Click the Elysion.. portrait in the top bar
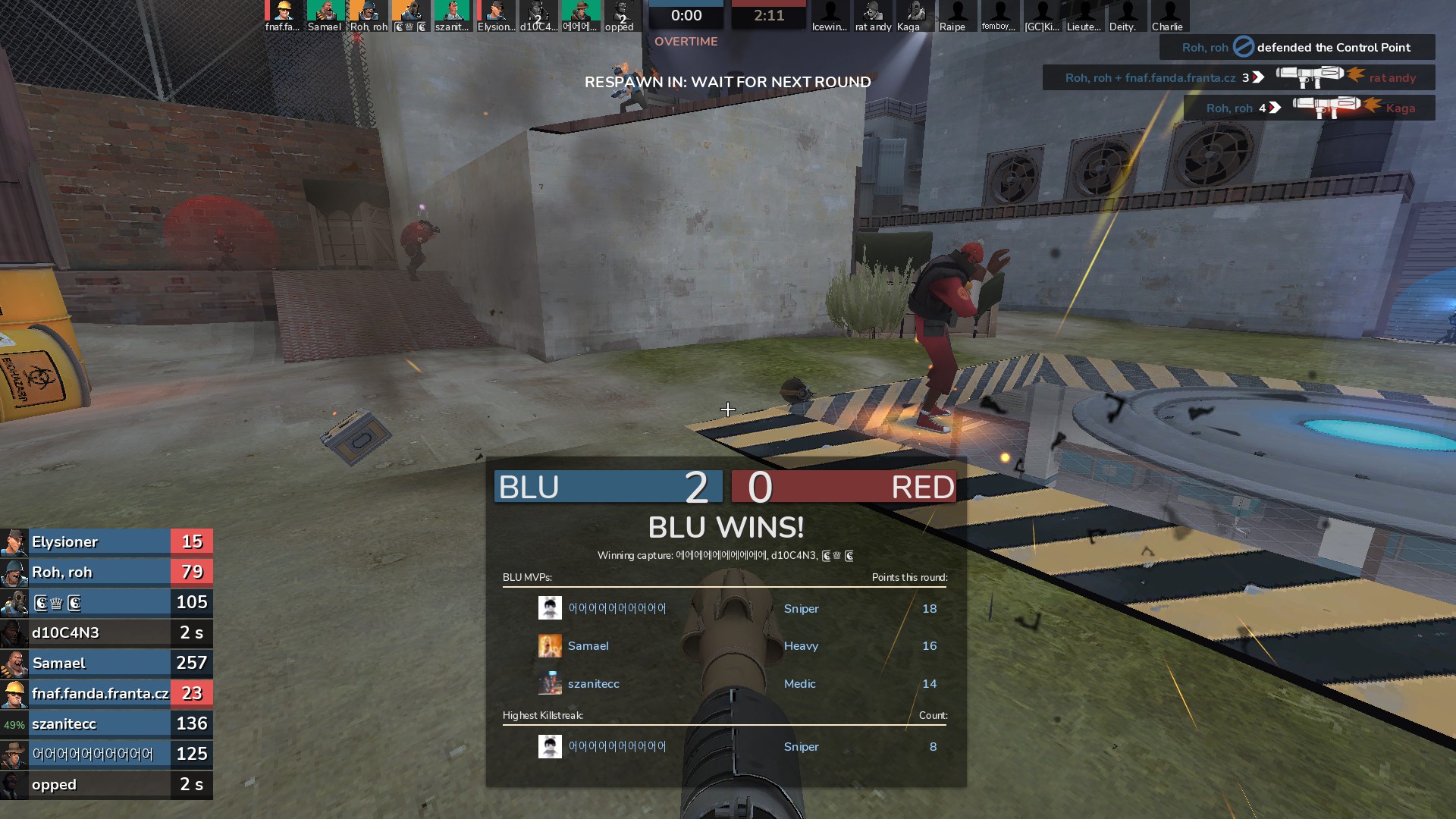 click(496, 16)
